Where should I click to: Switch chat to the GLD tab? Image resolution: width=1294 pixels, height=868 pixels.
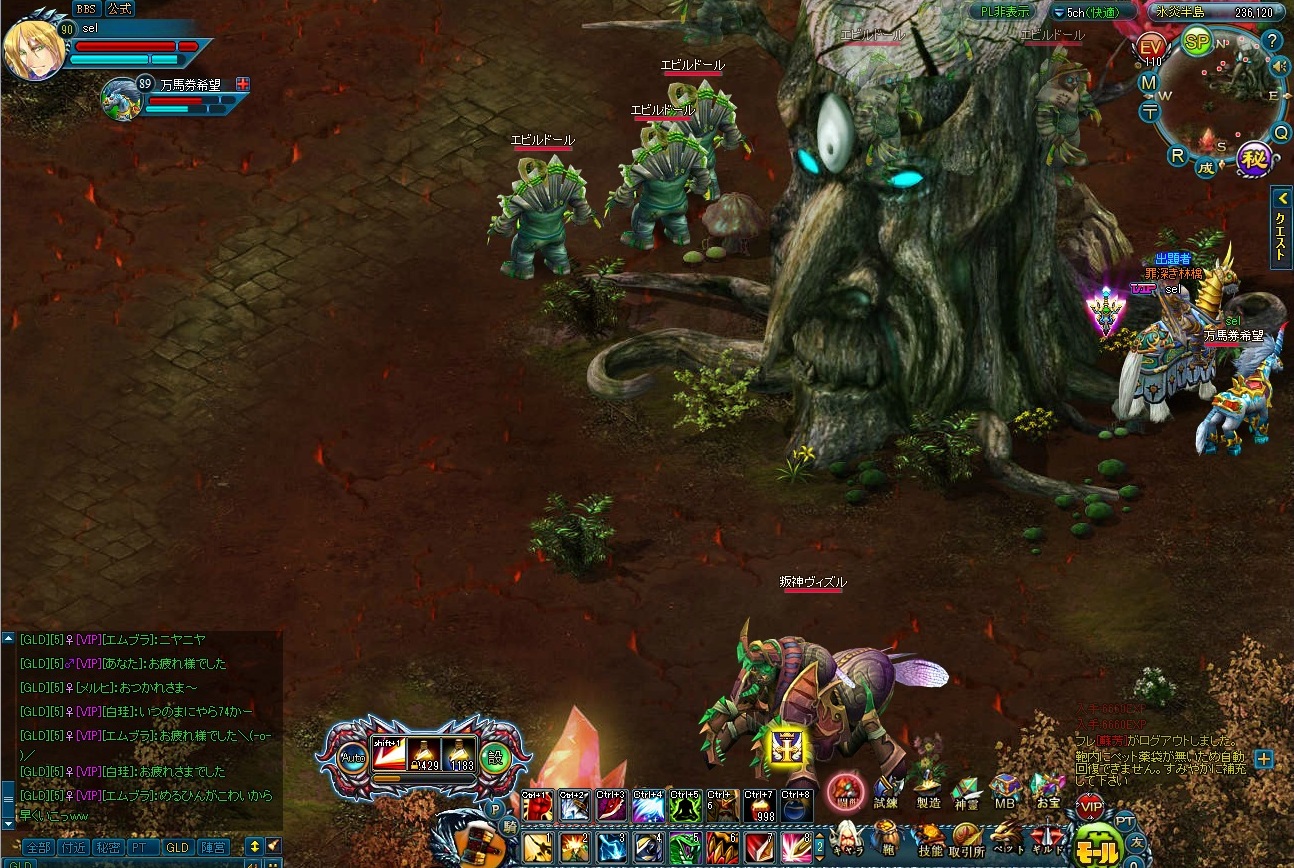tap(176, 847)
